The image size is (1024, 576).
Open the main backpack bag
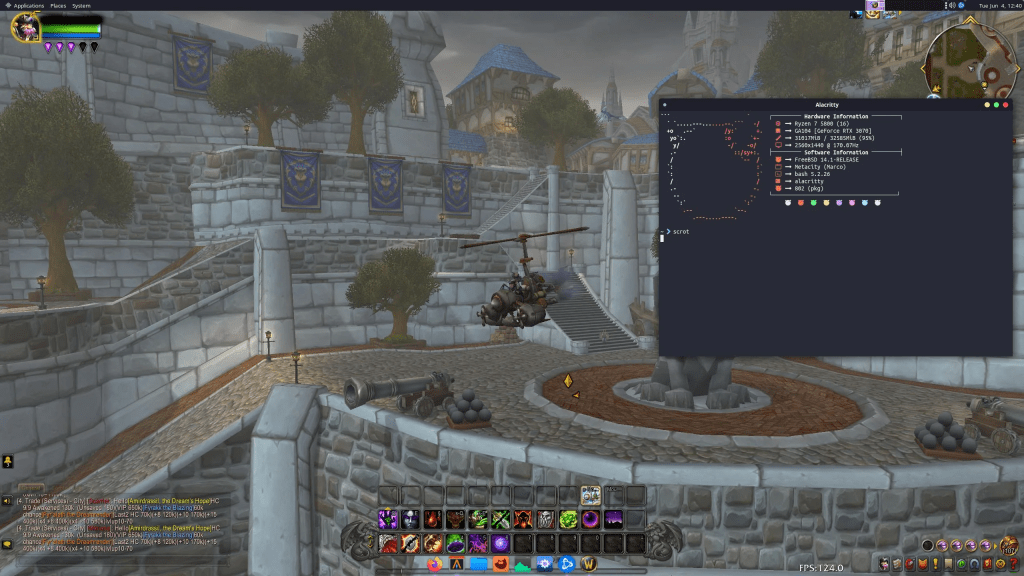1010,545
